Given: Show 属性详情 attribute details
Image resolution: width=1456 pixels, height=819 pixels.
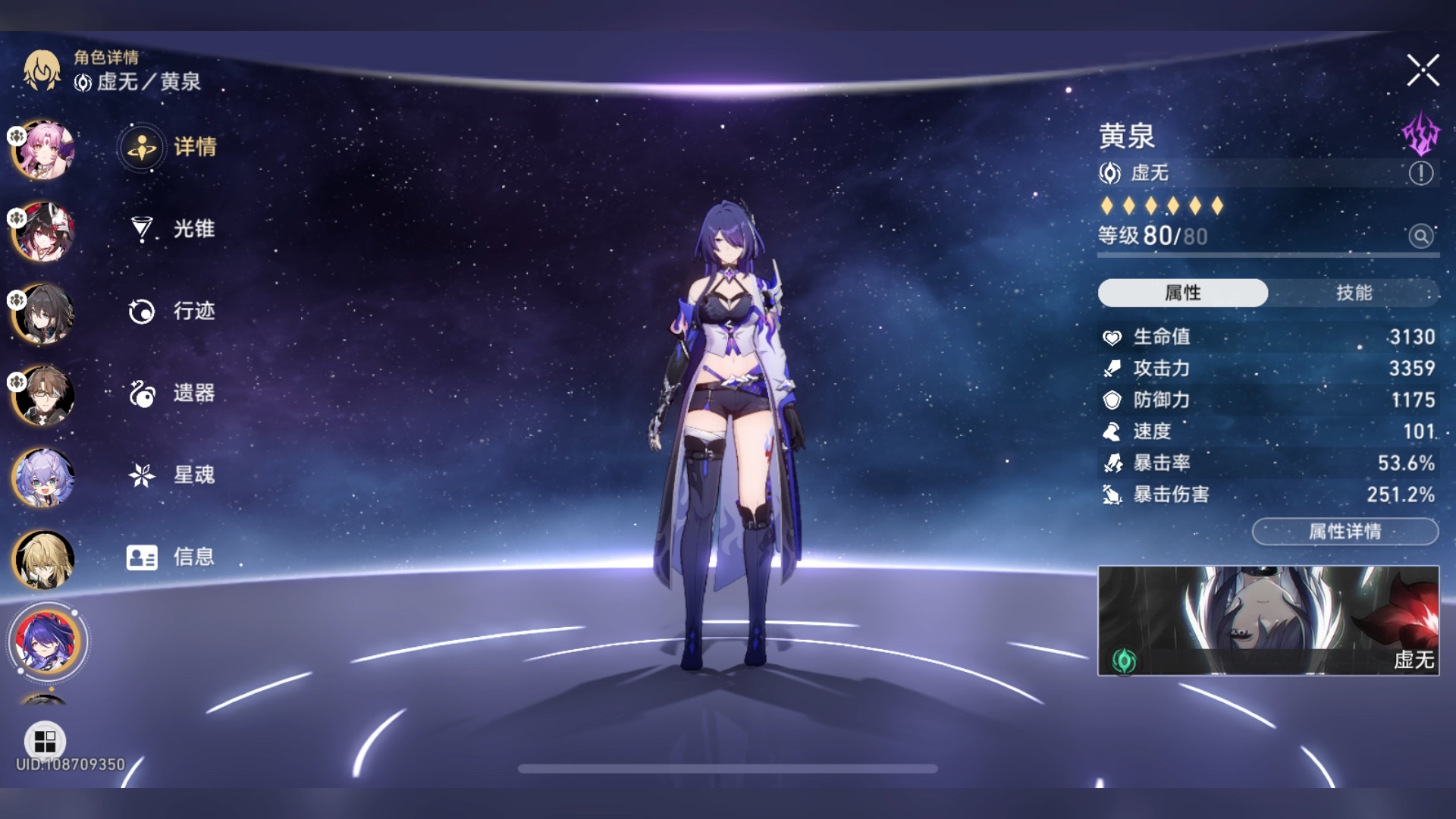Looking at the screenshot, I should click(x=1345, y=532).
